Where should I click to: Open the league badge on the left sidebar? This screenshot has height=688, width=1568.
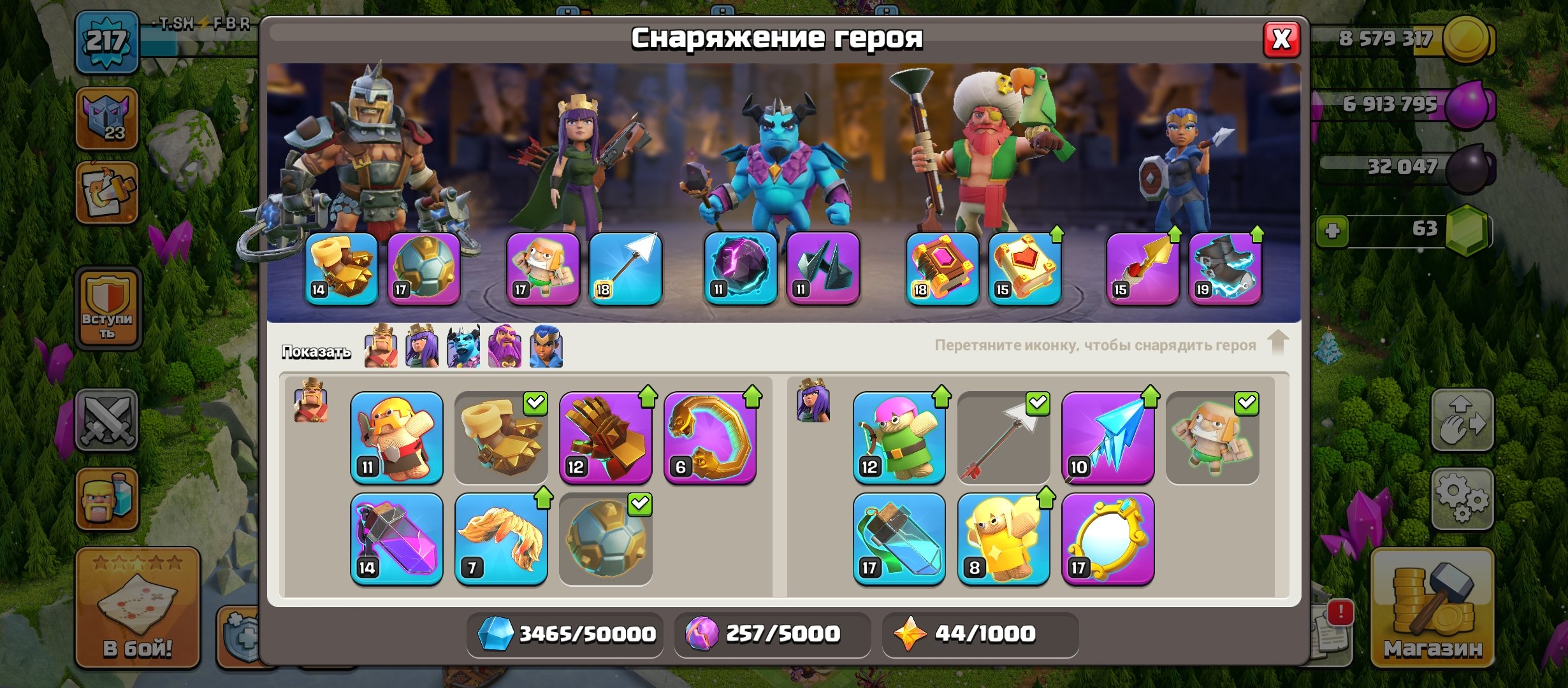tap(108, 118)
